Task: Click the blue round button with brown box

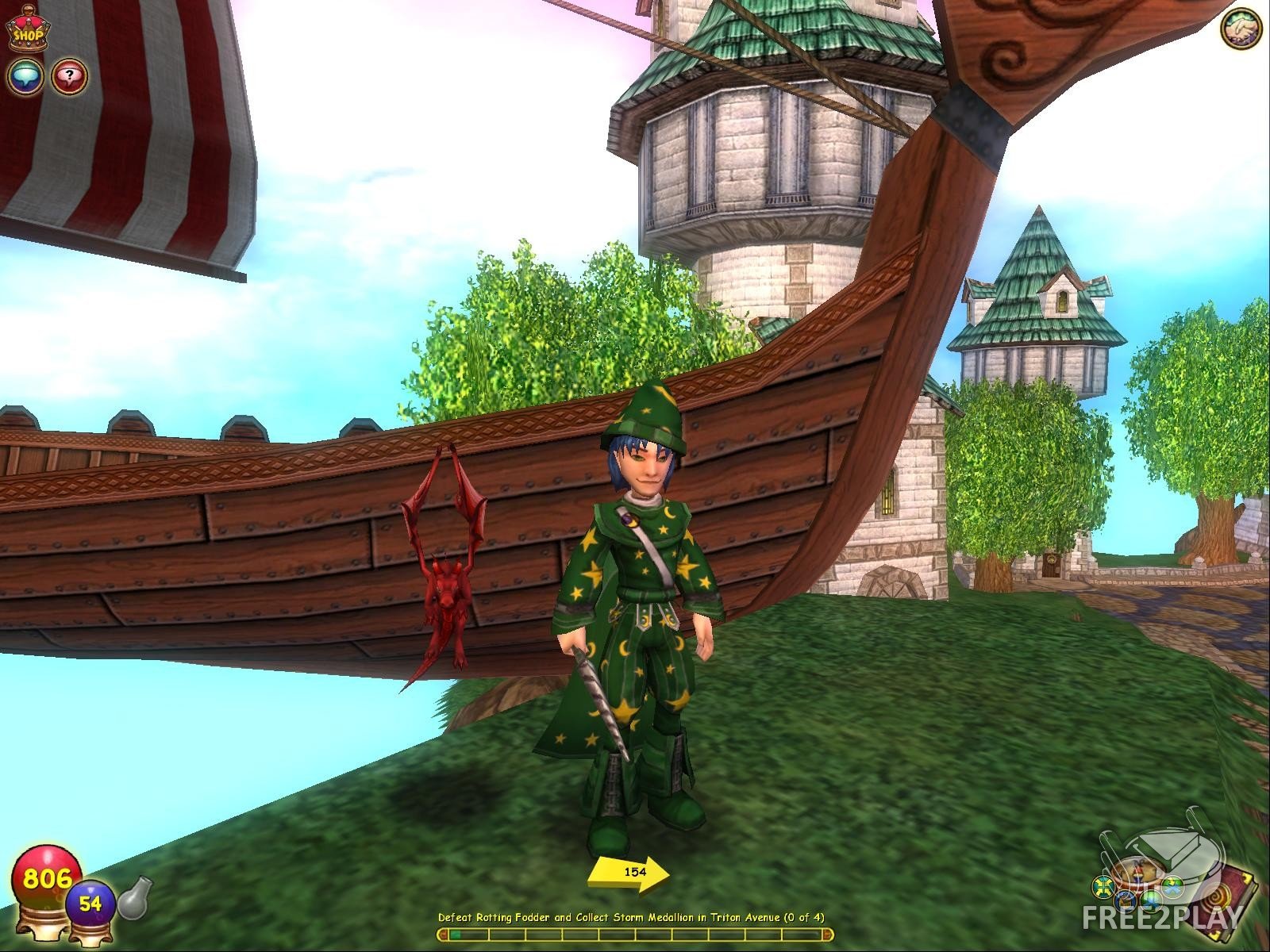Action: click(1126, 900)
